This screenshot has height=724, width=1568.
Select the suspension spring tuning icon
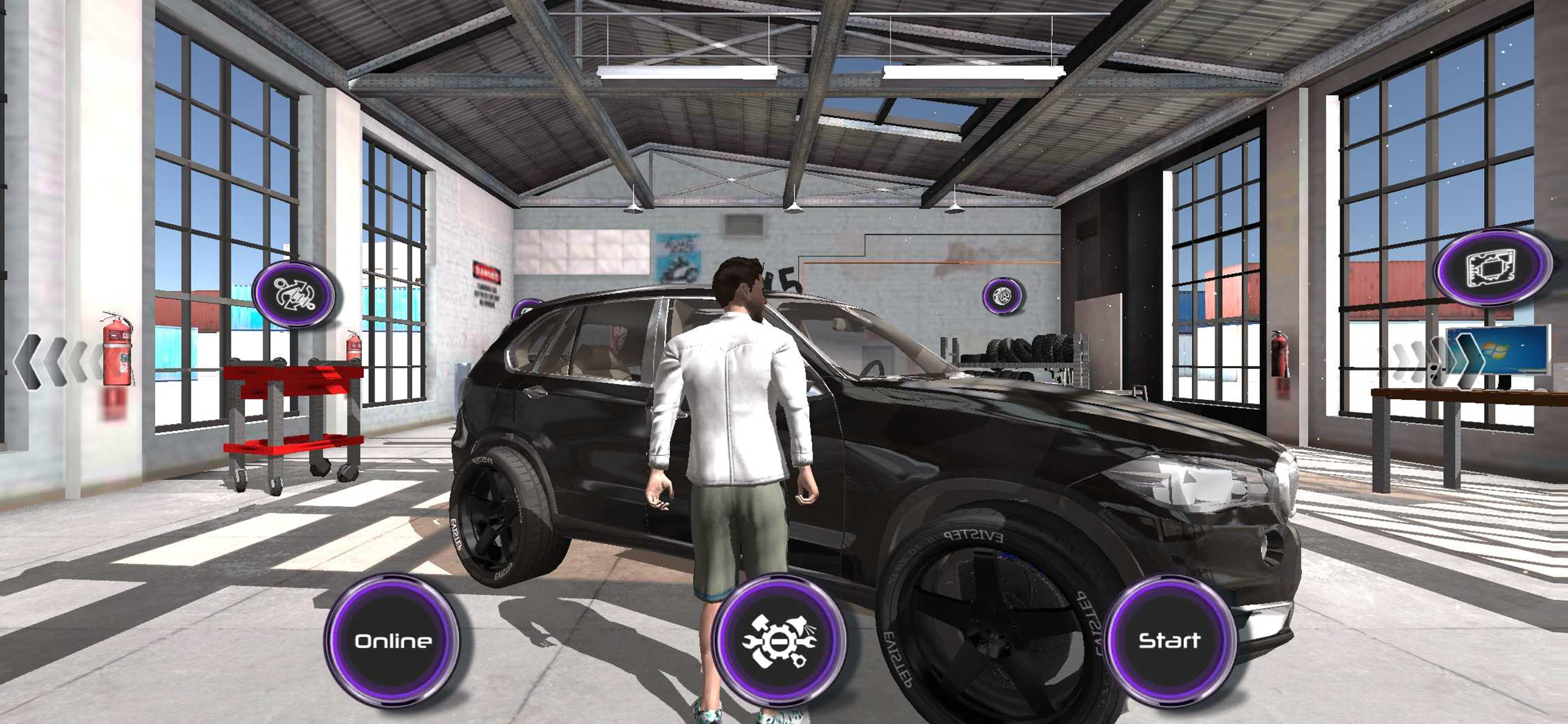pyautogui.click(x=294, y=294)
